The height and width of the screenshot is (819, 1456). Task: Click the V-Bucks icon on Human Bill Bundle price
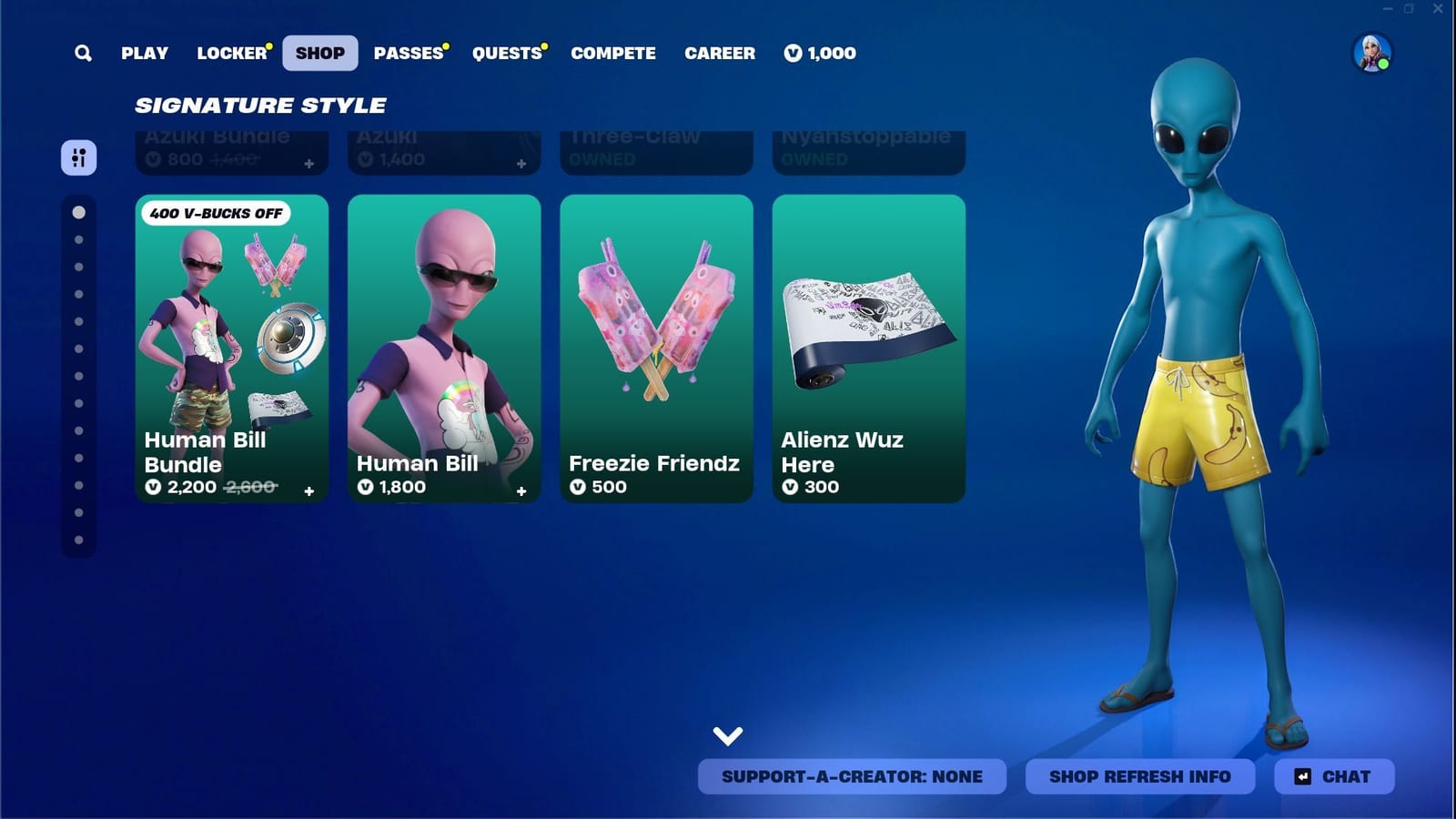click(155, 488)
